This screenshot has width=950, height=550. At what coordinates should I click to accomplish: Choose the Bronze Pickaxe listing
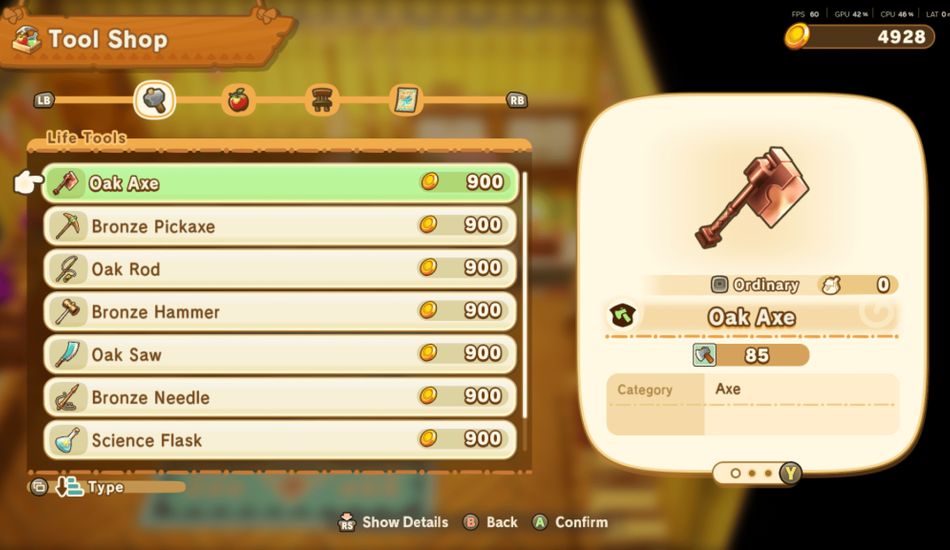click(x=280, y=226)
